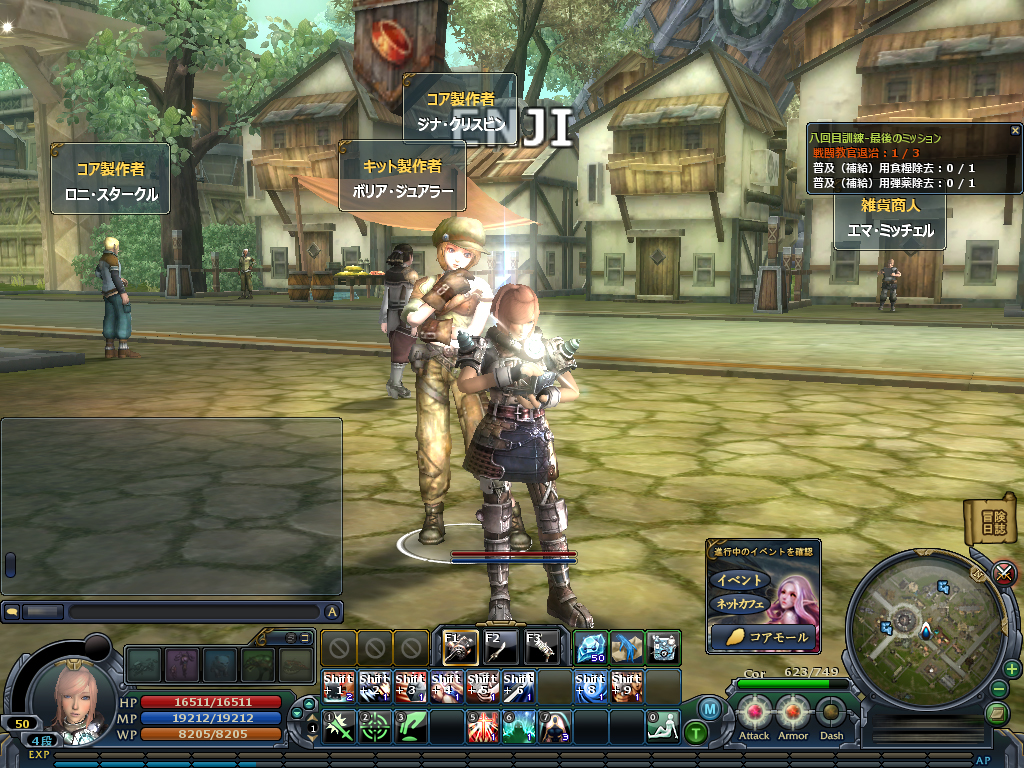Use the blue crystal item with 50 count
This screenshot has height=768, width=1024.
coord(591,648)
